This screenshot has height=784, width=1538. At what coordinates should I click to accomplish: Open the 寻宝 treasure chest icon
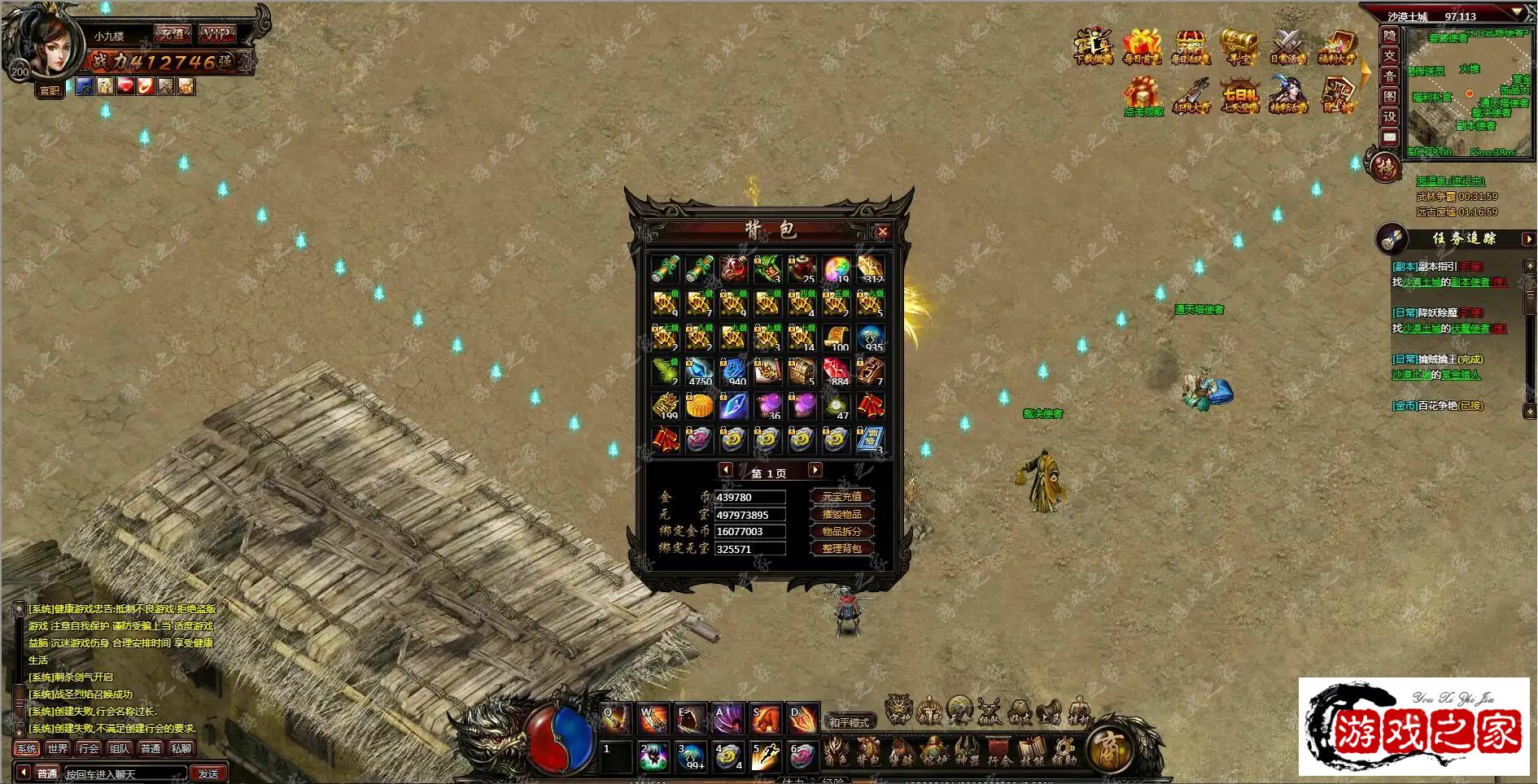[x=1239, y=46]
